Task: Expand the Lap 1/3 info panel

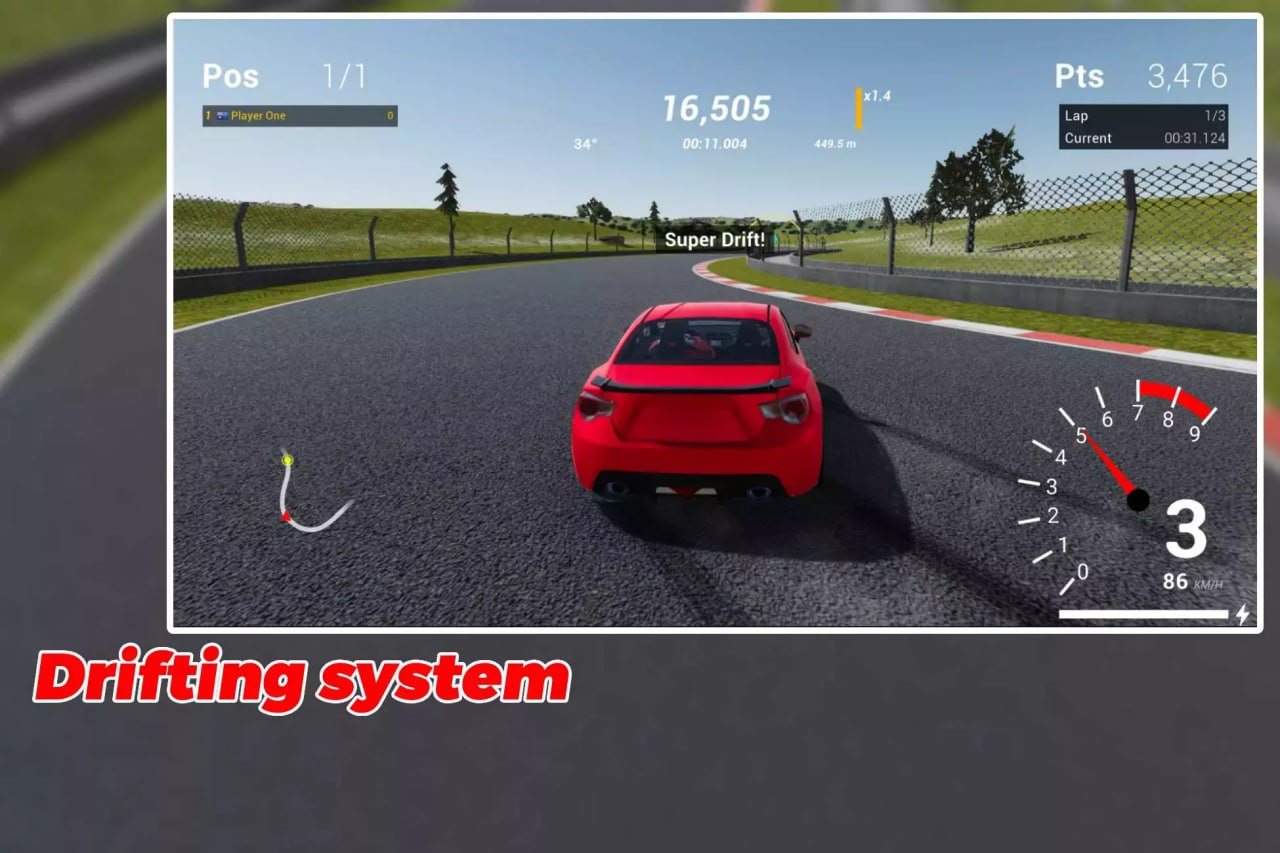Action: pyautogui.click(x=1142, y=115)
